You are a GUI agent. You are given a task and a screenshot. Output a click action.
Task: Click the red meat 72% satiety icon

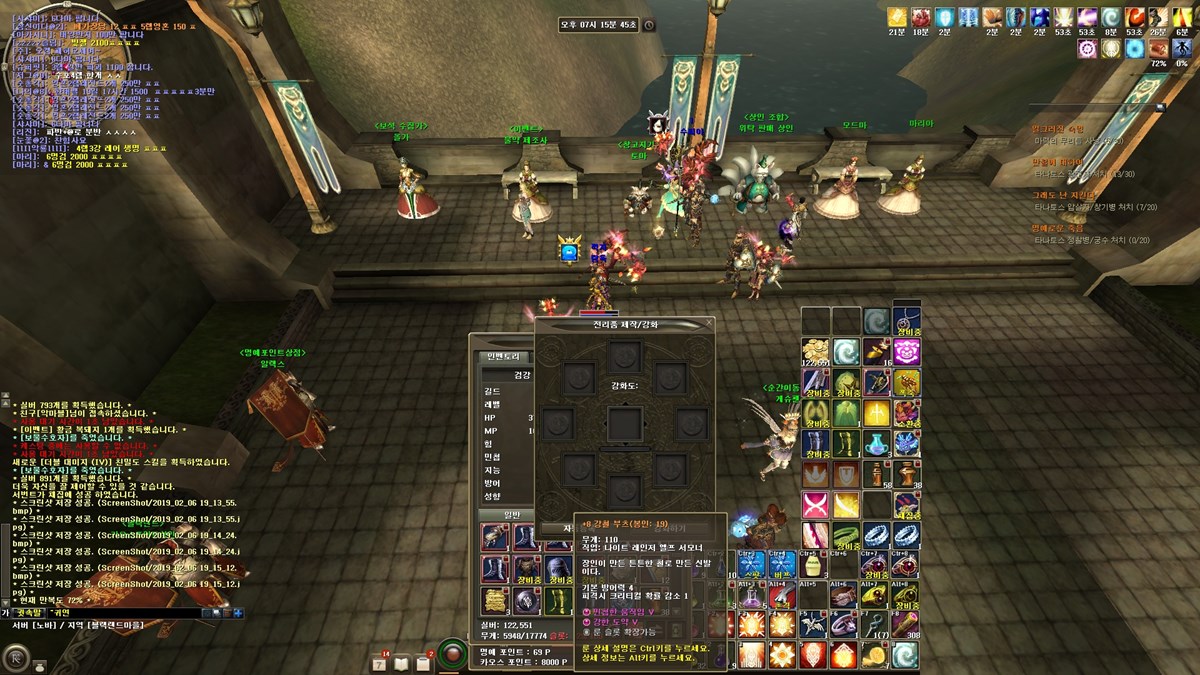point(1158,47)
